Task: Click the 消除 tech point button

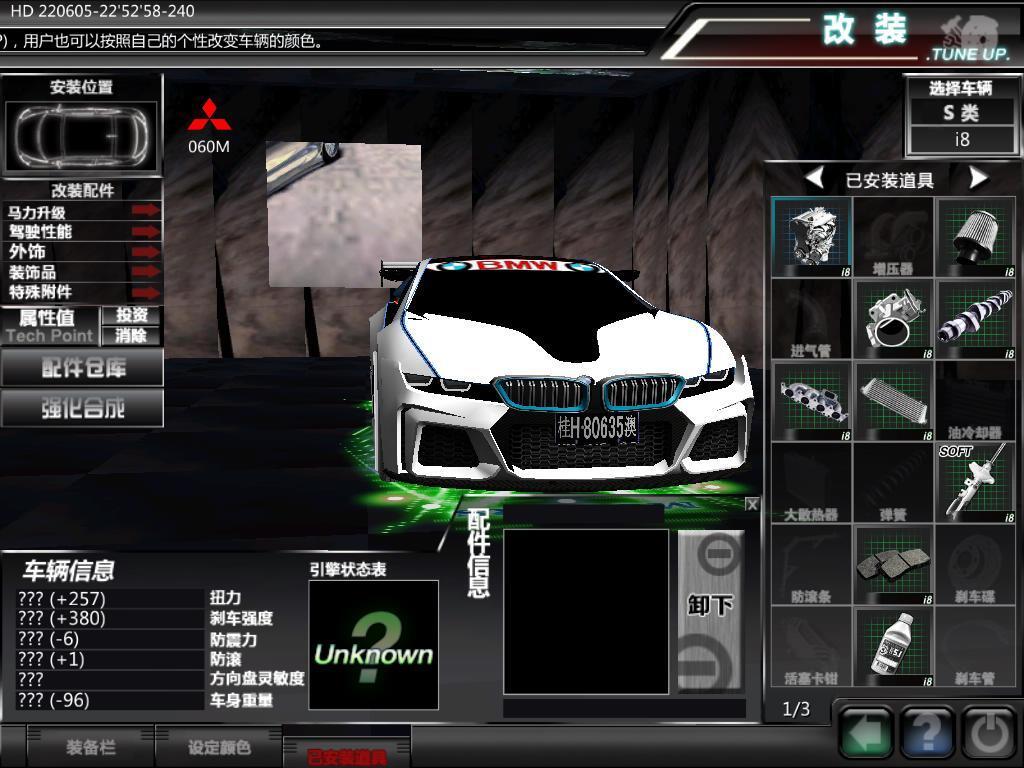Action: pos(131,336)
